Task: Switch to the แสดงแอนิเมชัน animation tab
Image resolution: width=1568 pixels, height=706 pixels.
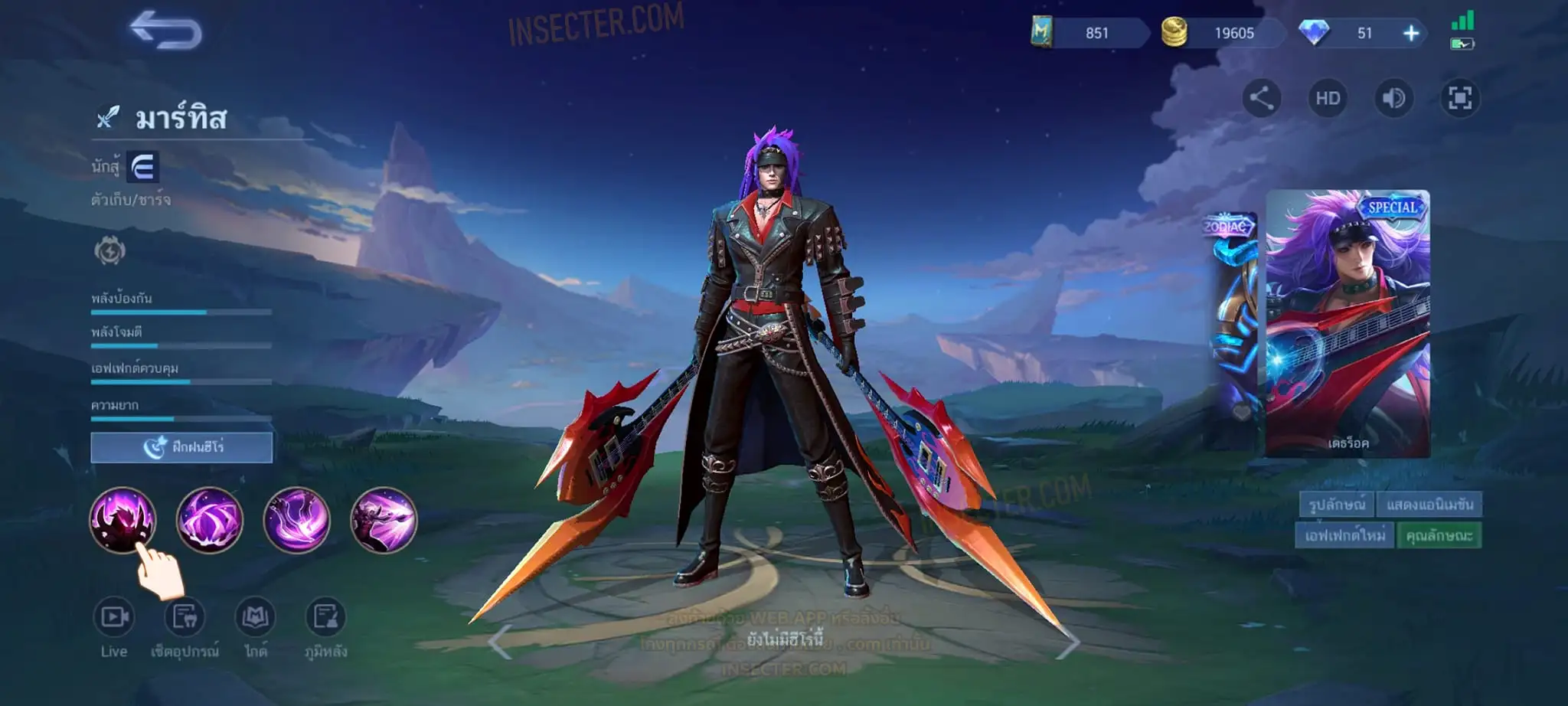Action: click(x=1429, y=505)
